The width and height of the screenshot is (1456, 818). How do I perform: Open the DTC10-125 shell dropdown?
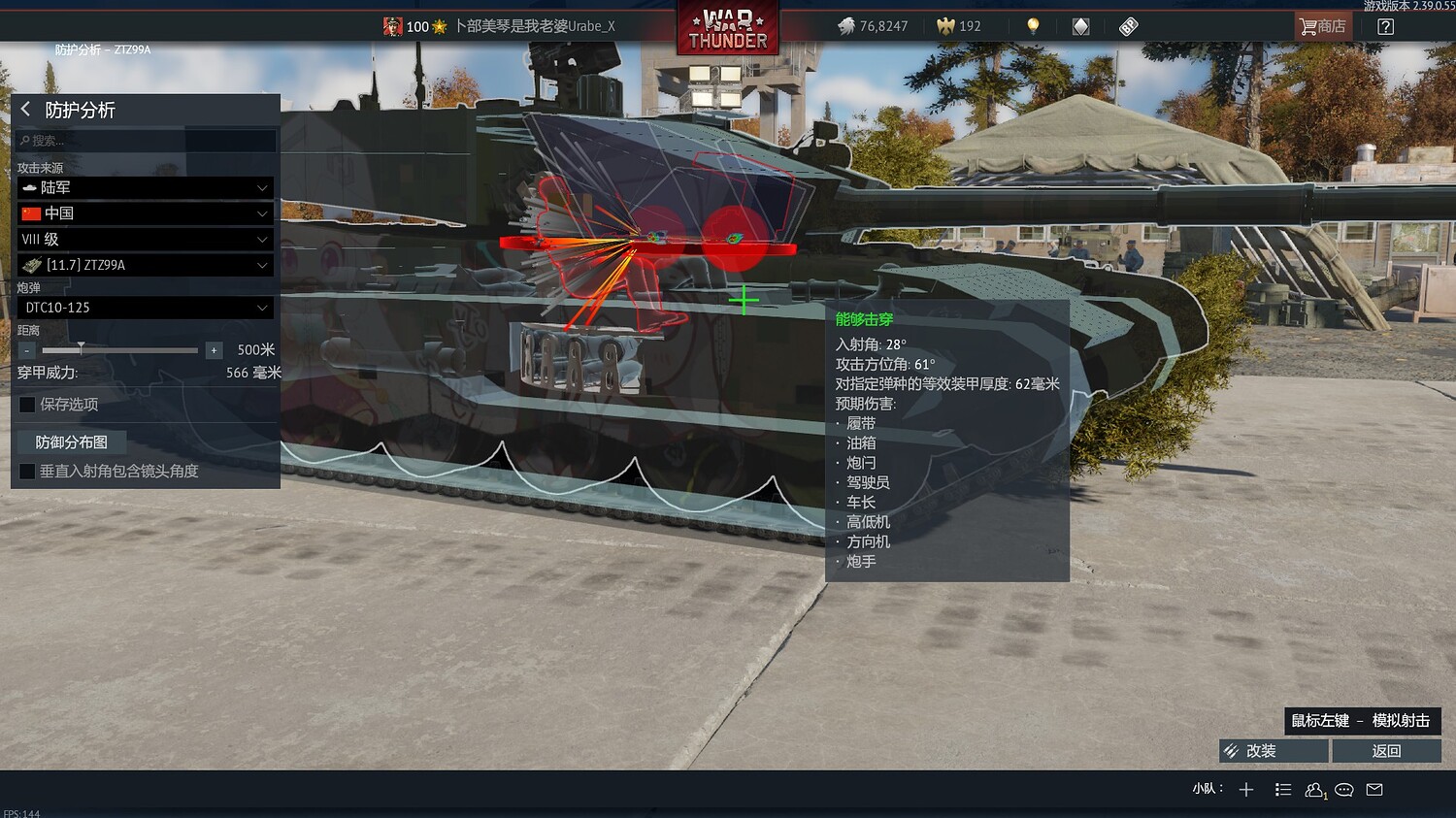[144, 308]
